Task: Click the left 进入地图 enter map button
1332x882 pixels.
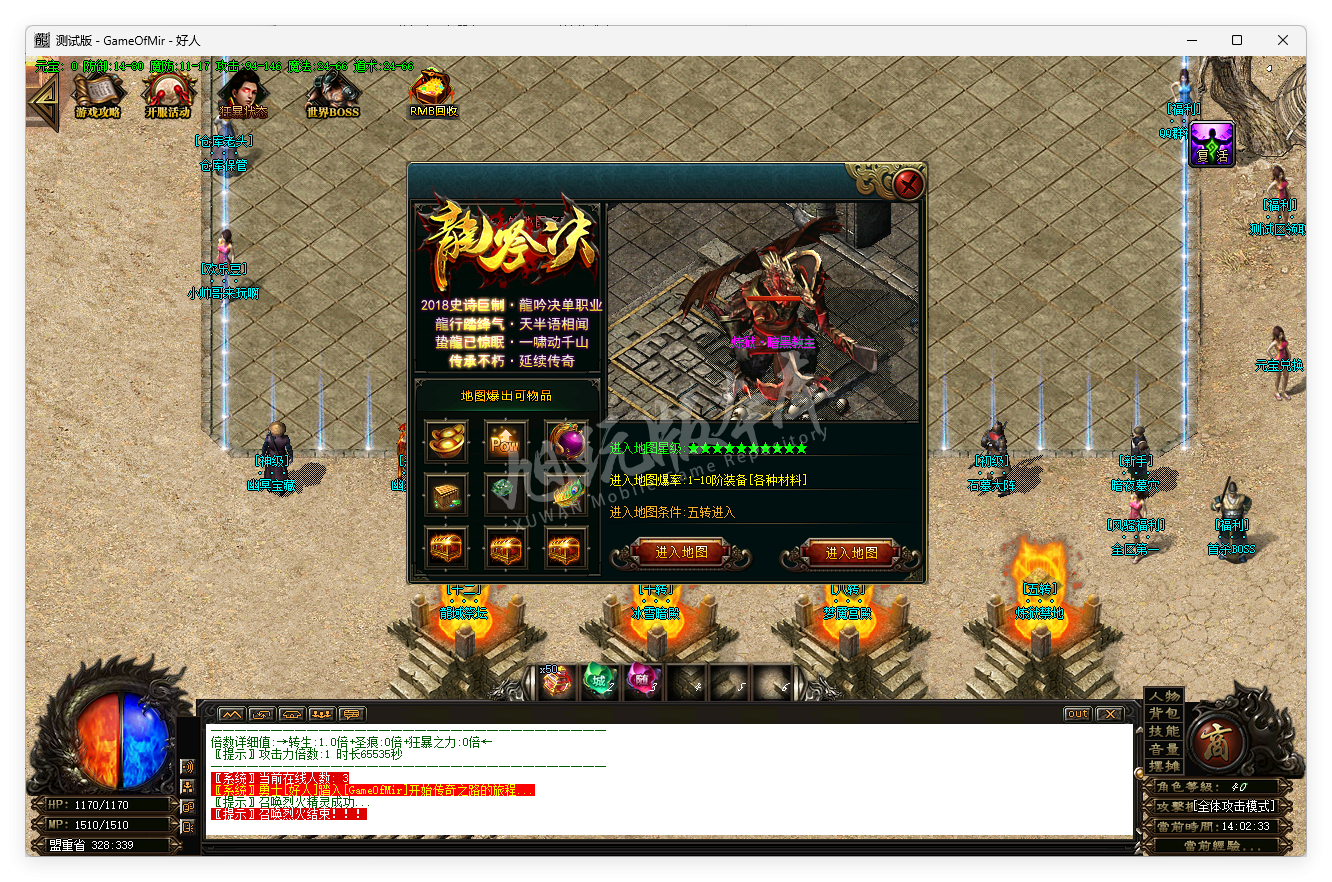Action: click(682, 553)
